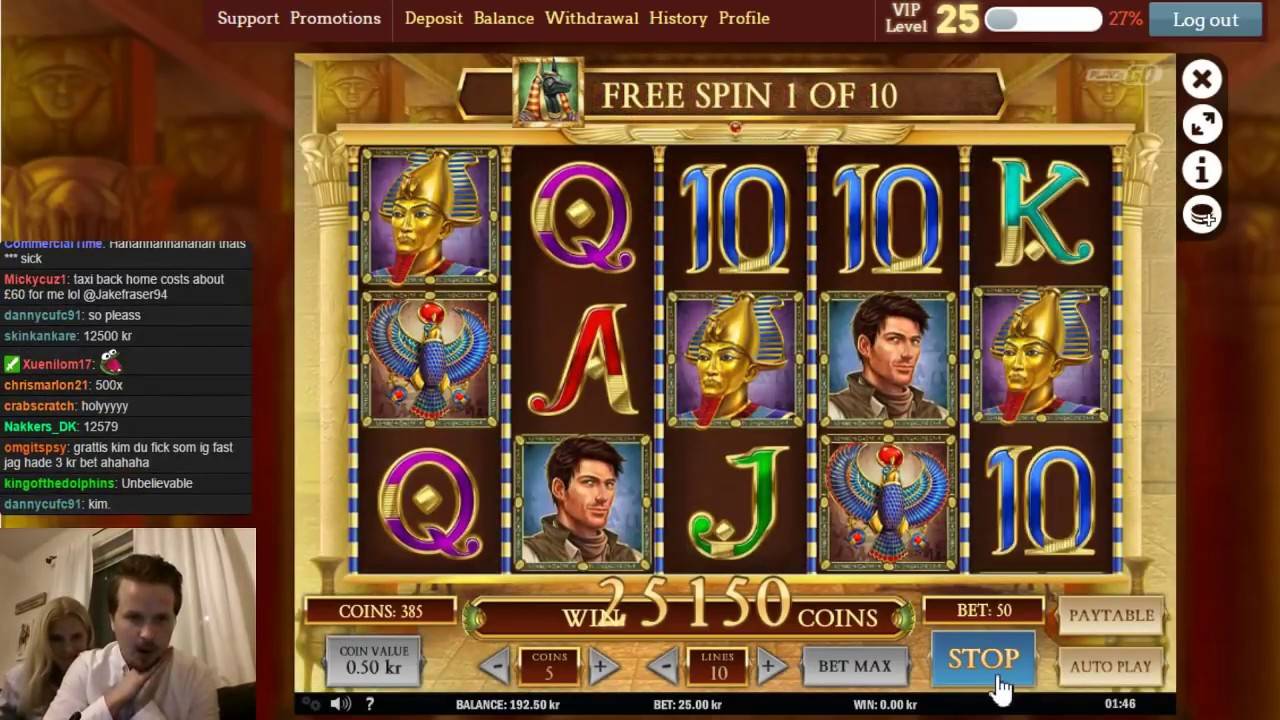Log out of the casino account

tap(1205, 19)
